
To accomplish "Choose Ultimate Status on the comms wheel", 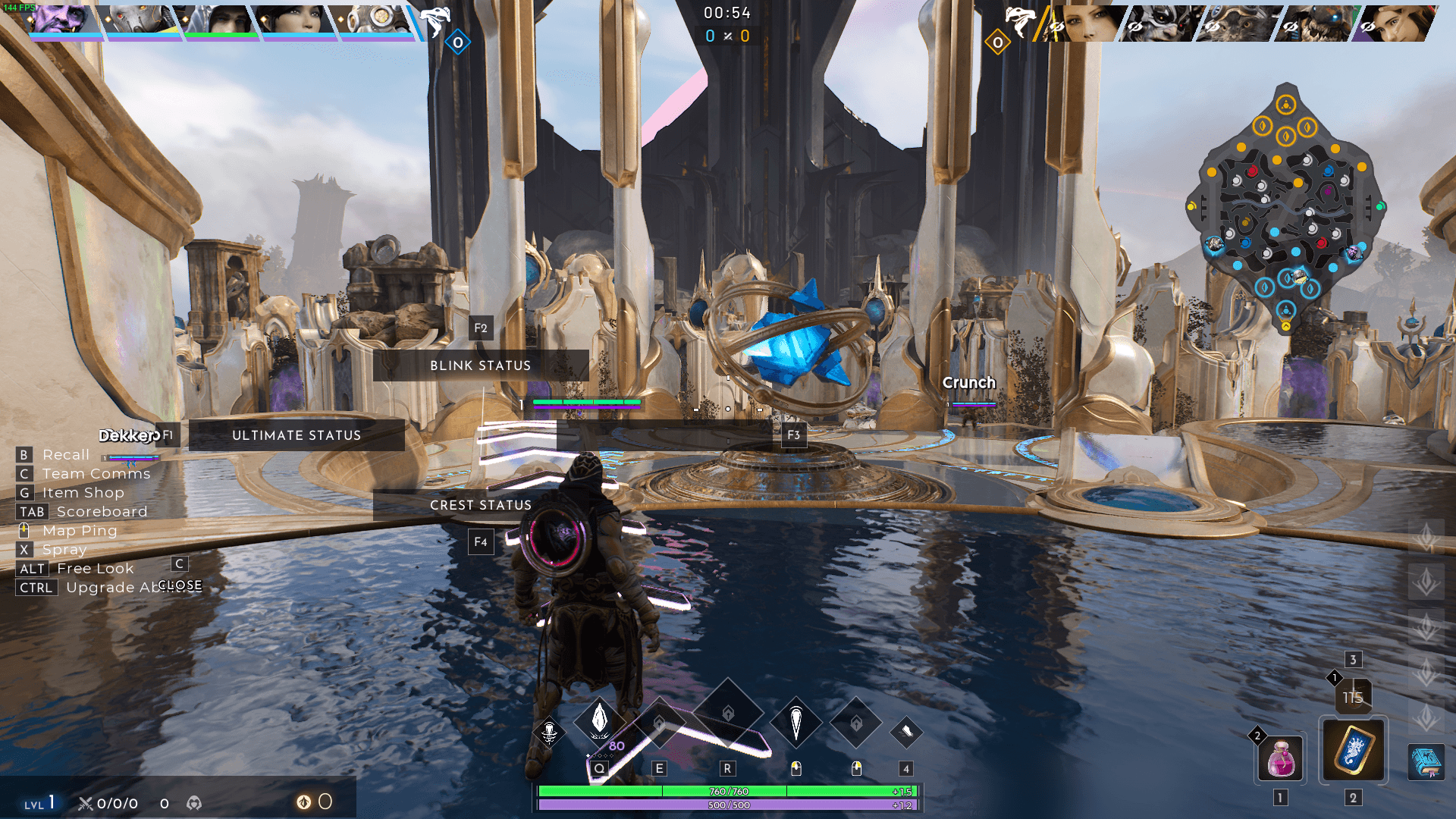I will pyautogui.click(x=297, y=435).
